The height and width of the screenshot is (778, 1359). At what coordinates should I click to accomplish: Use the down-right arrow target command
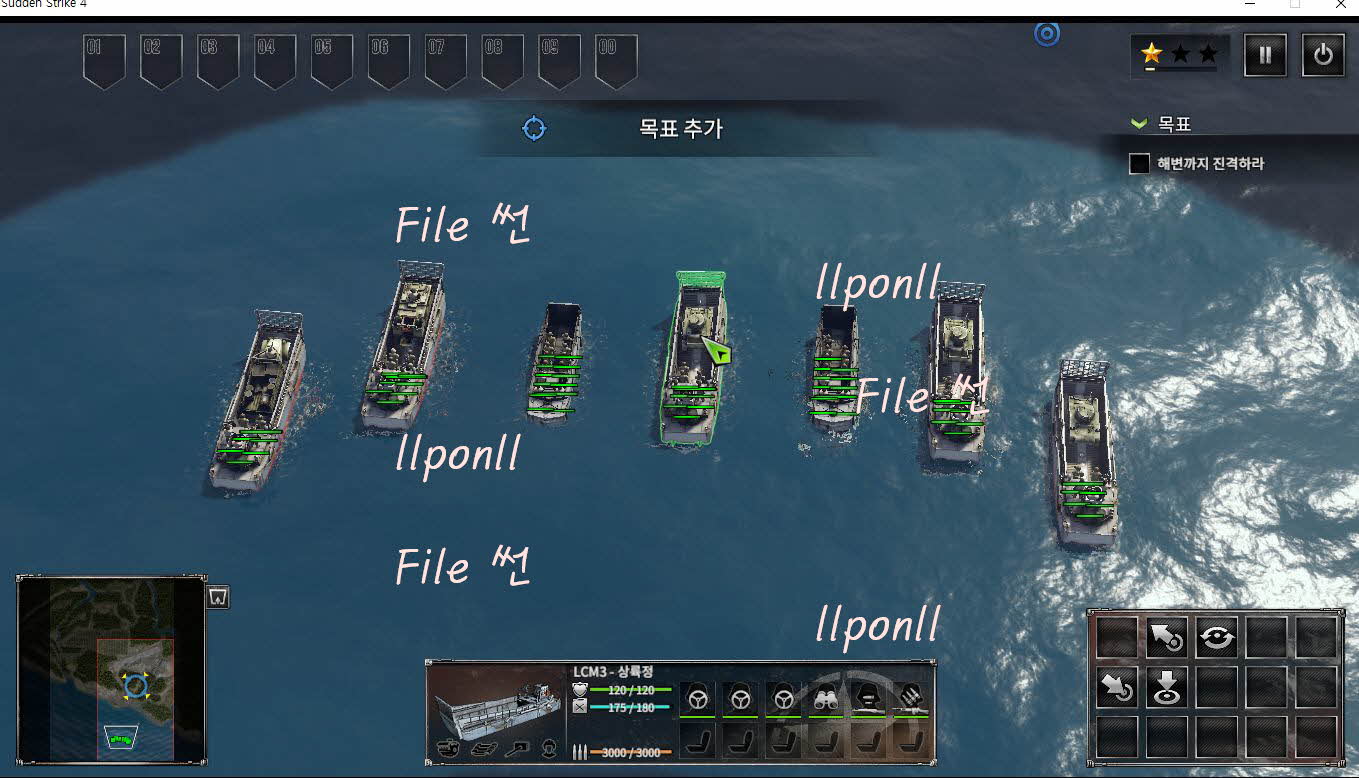coord(1116,688)
